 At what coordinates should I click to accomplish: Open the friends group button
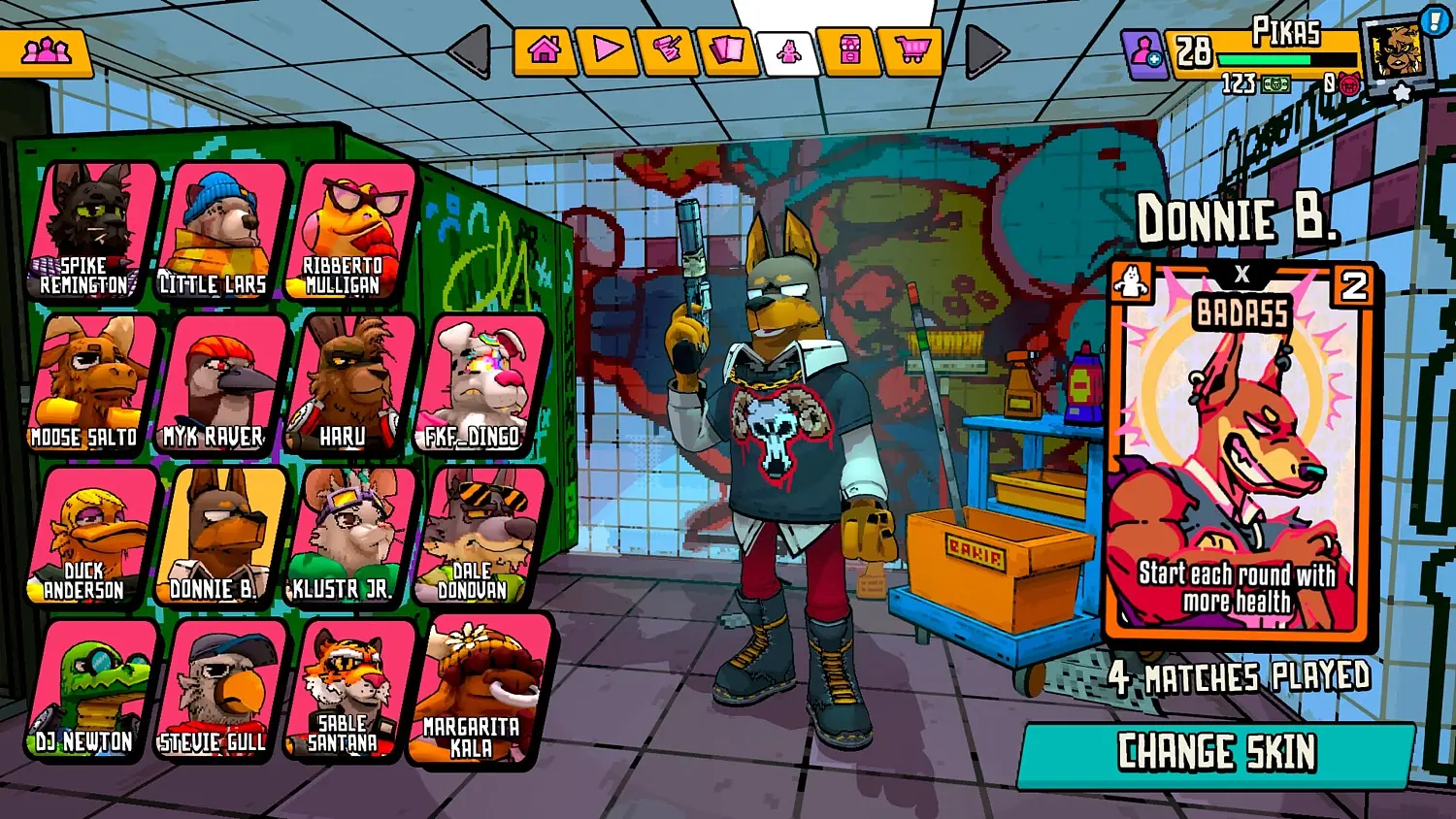click(x=46, y=51)
